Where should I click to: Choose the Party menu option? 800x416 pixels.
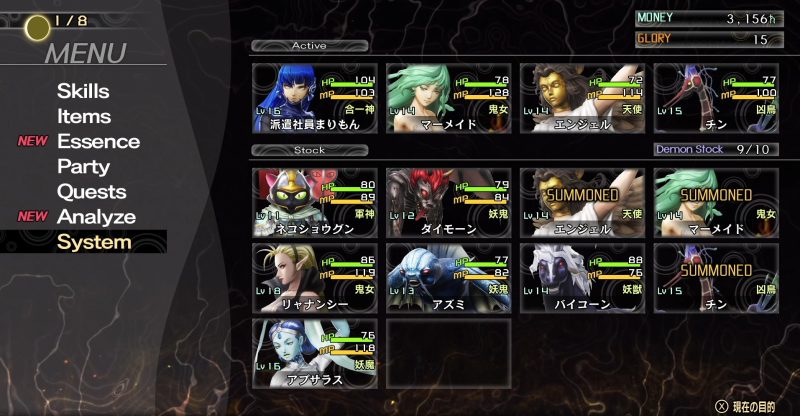pyautogui.click(x=83, y=166)
